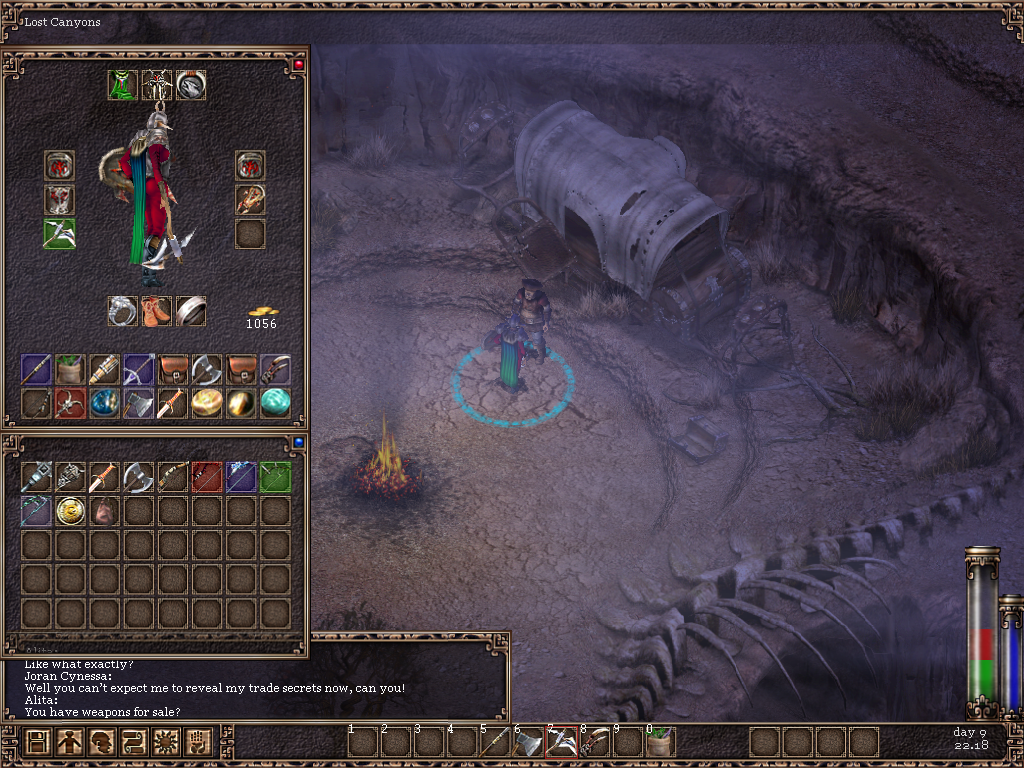Pick the orange-hilted dagger in merchant stock

pyautogui.click(x=104, y=477)
